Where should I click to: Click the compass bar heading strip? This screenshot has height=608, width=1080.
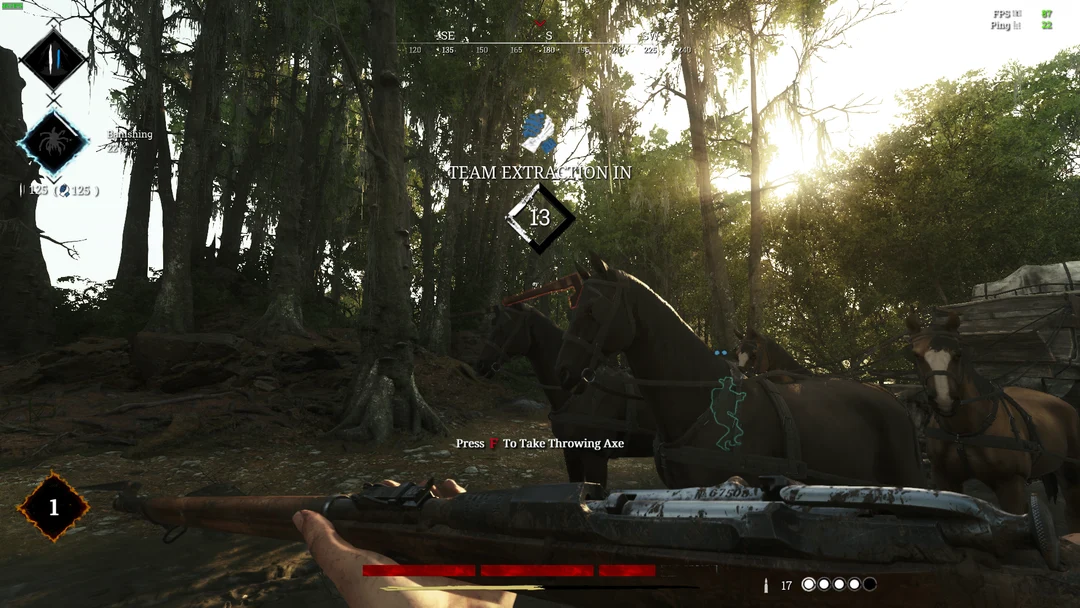click(x=548, y=43)
